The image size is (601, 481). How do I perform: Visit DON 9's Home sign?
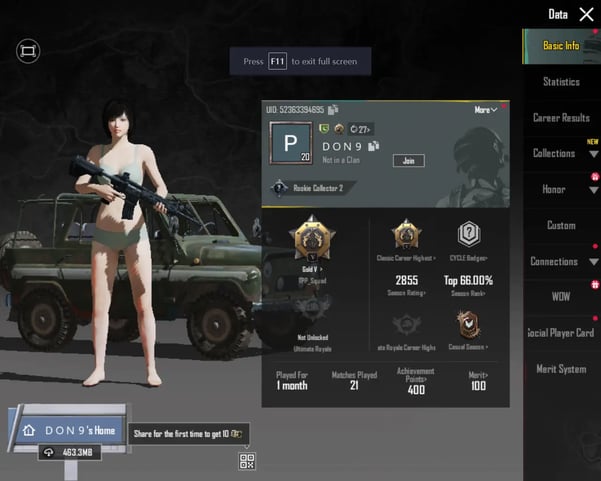tap(68, 430)
